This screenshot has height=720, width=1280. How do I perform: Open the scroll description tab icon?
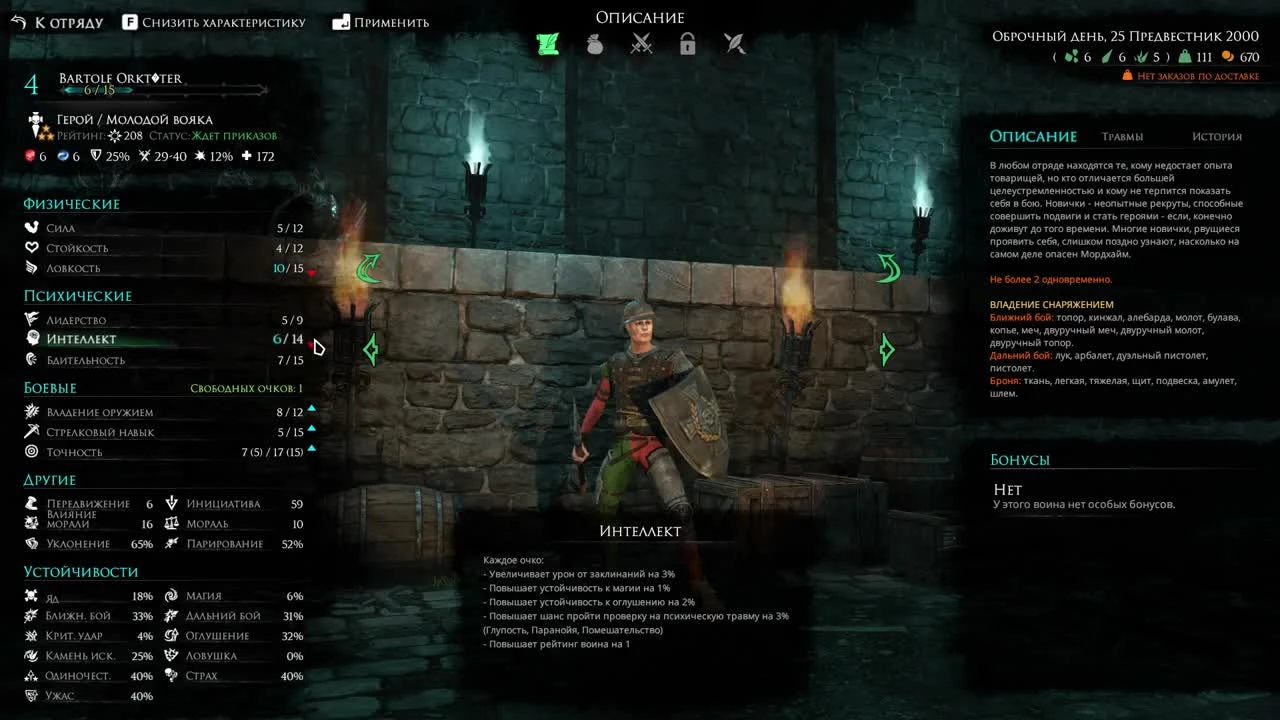pyautogui.click(x=547, y=43)
